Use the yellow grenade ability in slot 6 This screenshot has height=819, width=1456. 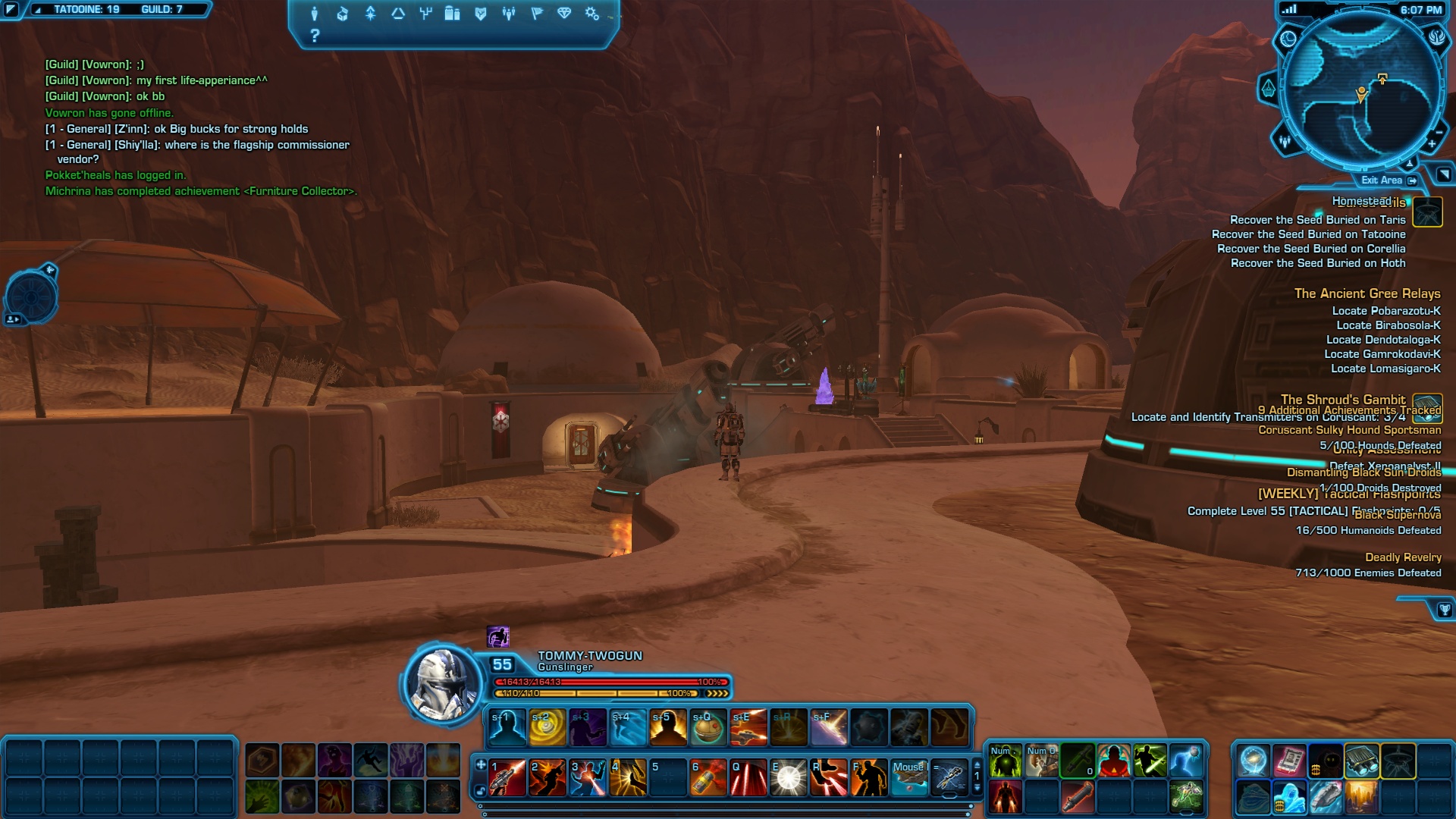(708, 778)
